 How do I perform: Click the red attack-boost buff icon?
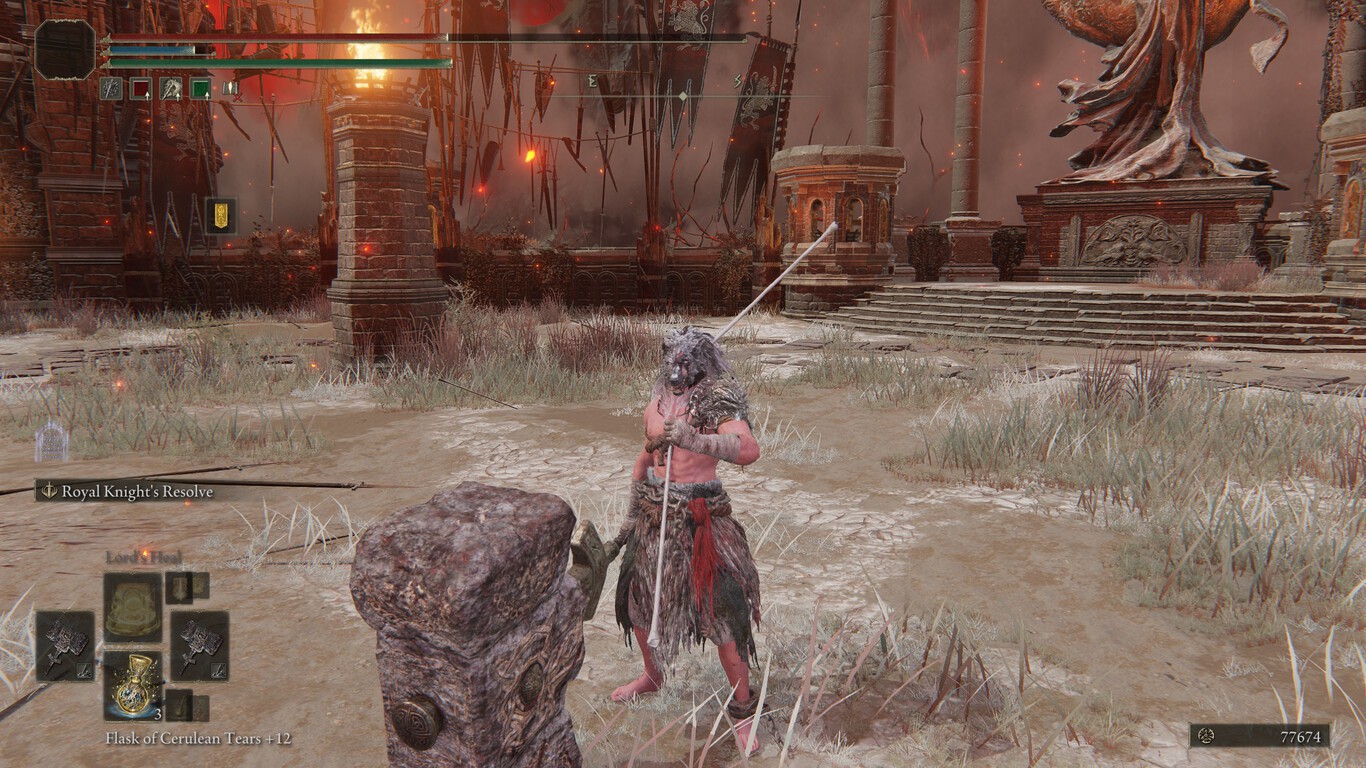142,89
